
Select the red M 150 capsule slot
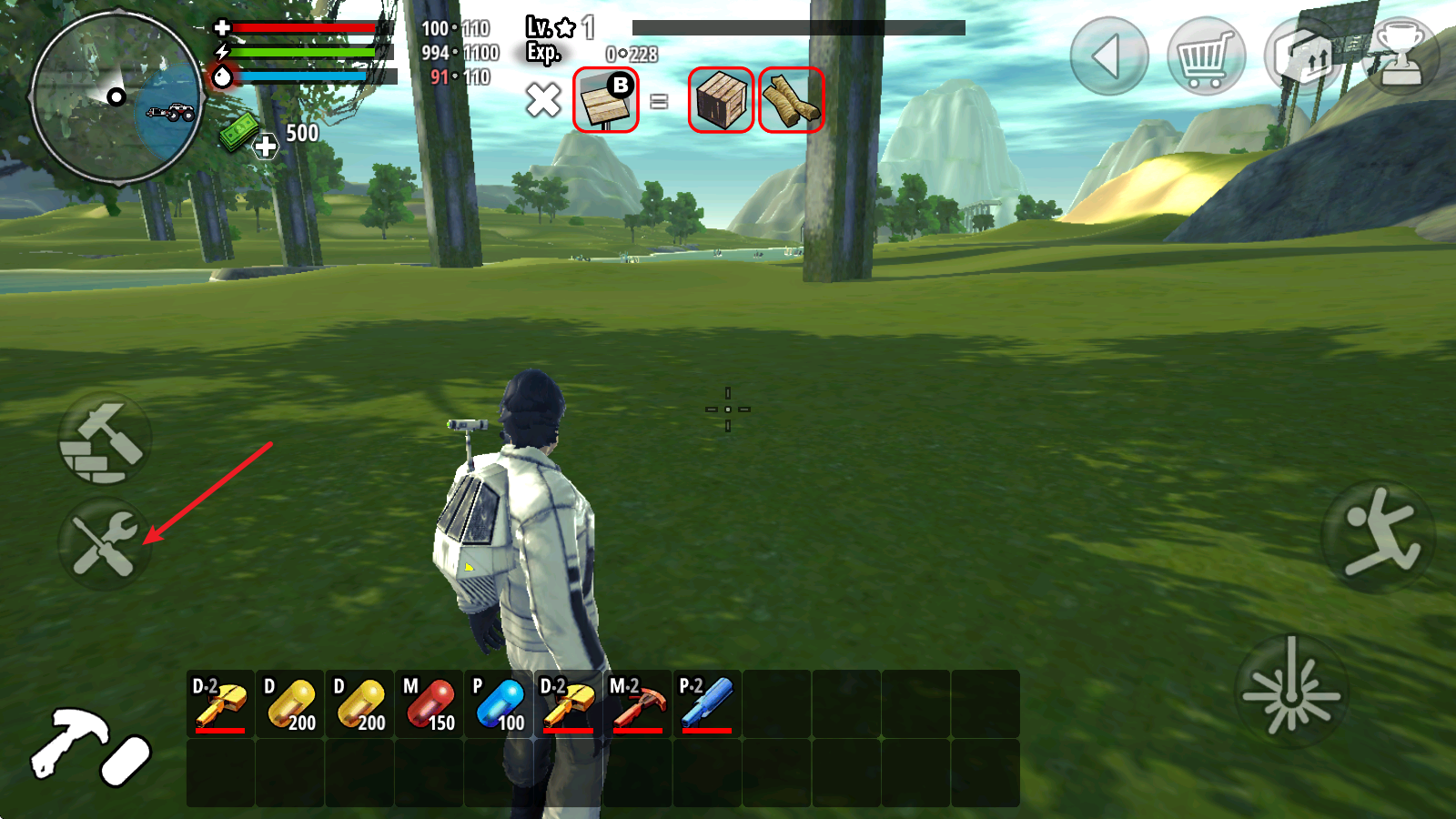[430, 703]
